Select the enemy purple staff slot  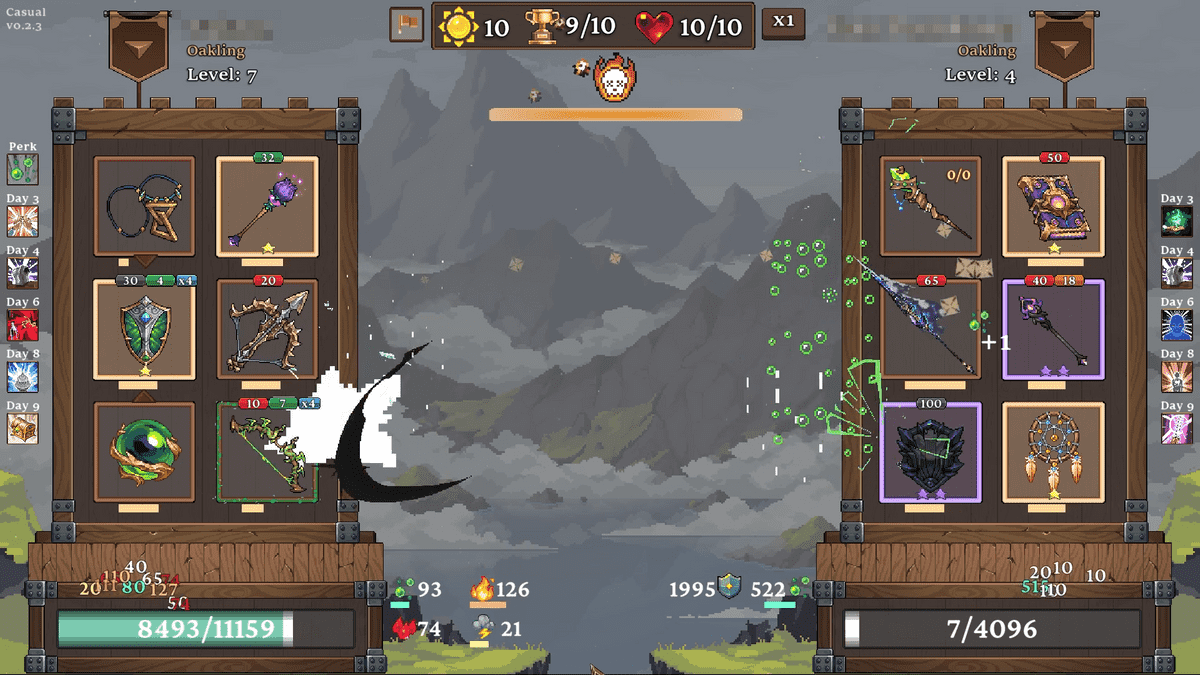[x=1053, y=329]
